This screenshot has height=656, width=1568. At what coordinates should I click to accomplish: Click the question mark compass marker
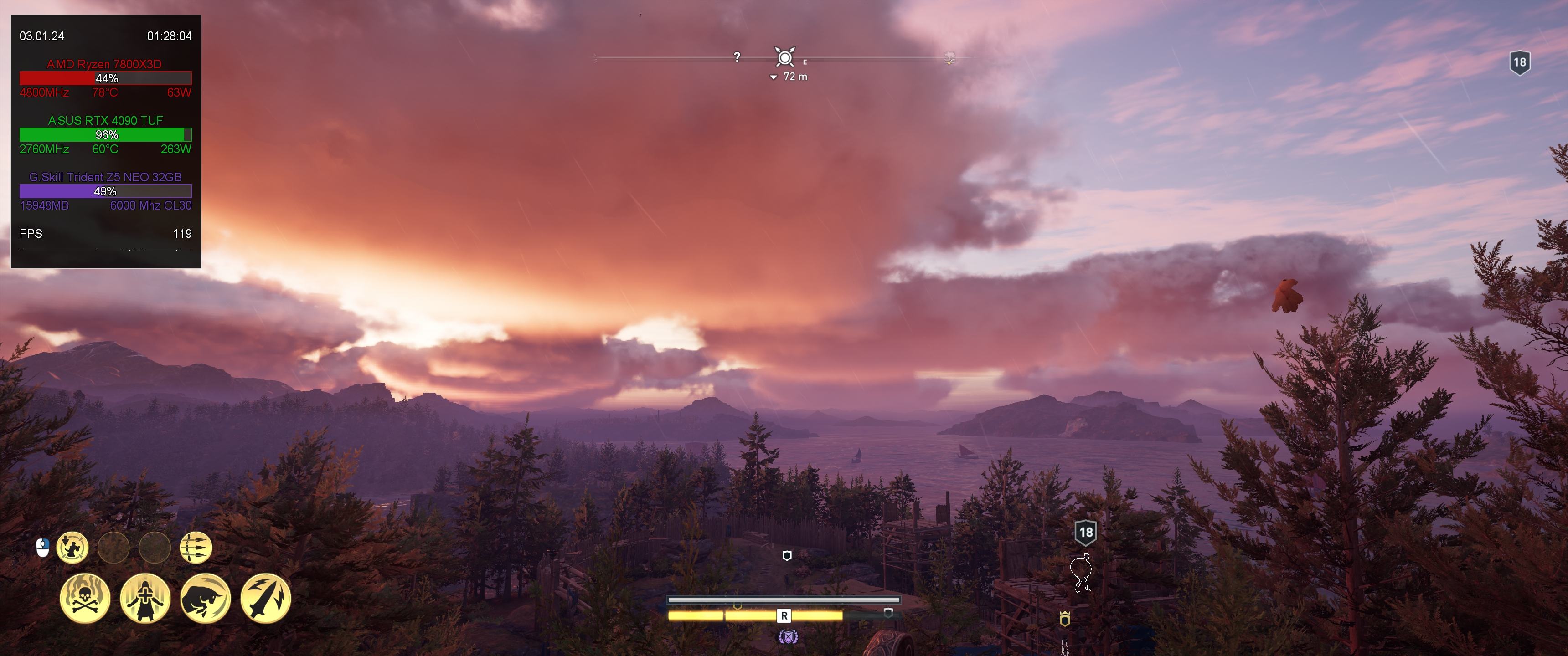point(737,57)
